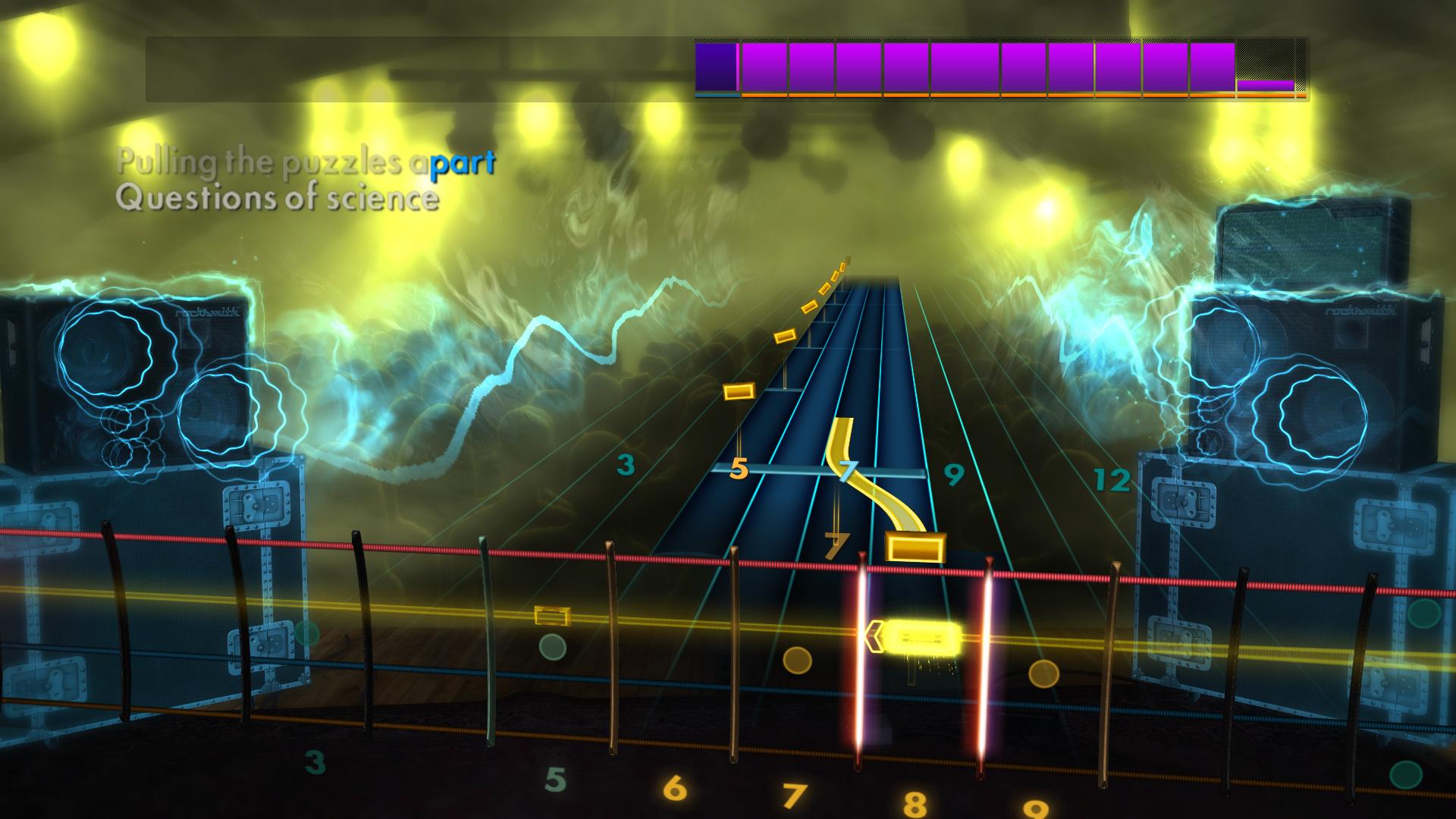Expand the fret 12 lane marker
1456x819 pixels.
coord(1112,479)
